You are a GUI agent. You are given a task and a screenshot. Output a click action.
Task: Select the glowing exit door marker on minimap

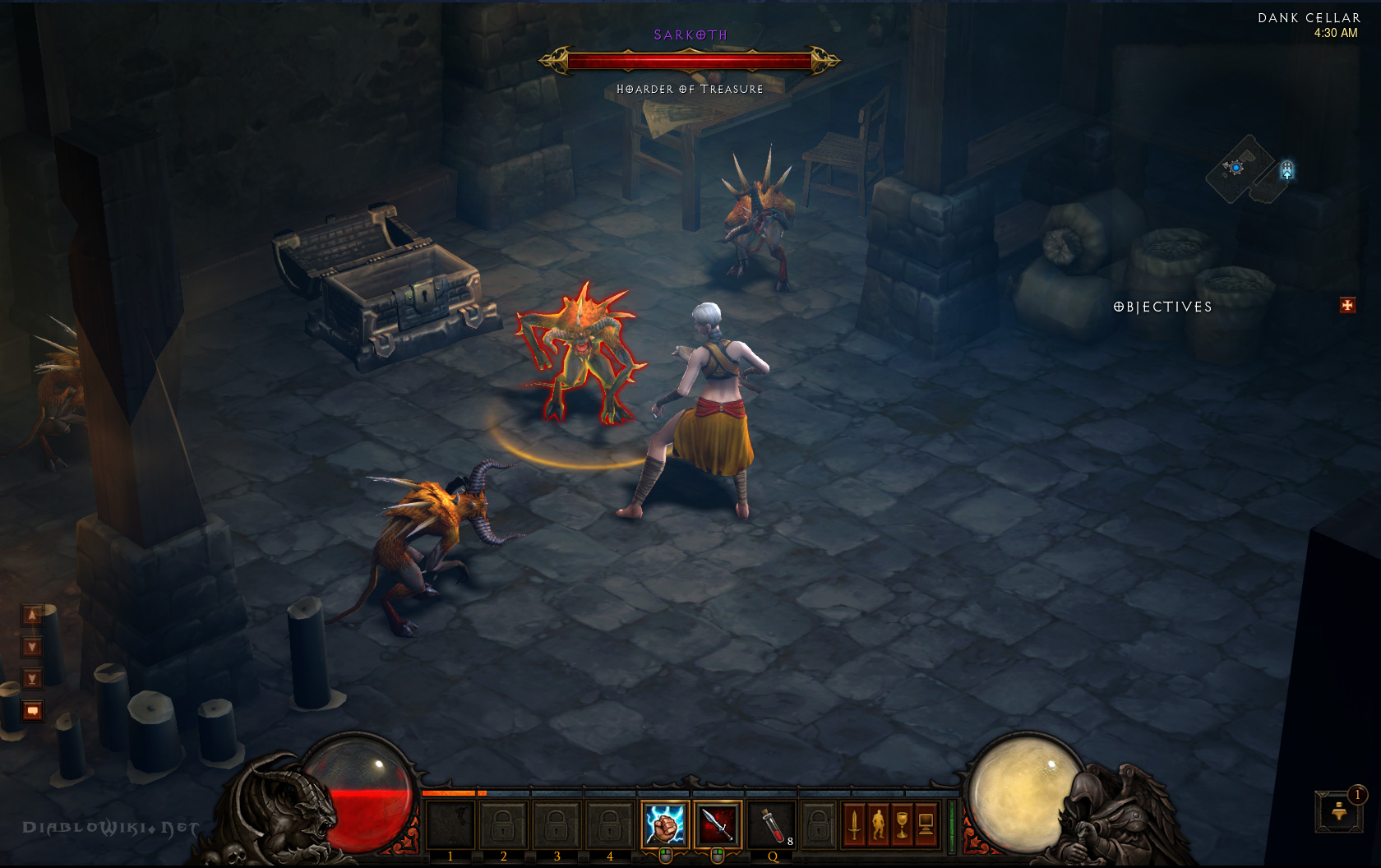click(x=1287, y=170)
